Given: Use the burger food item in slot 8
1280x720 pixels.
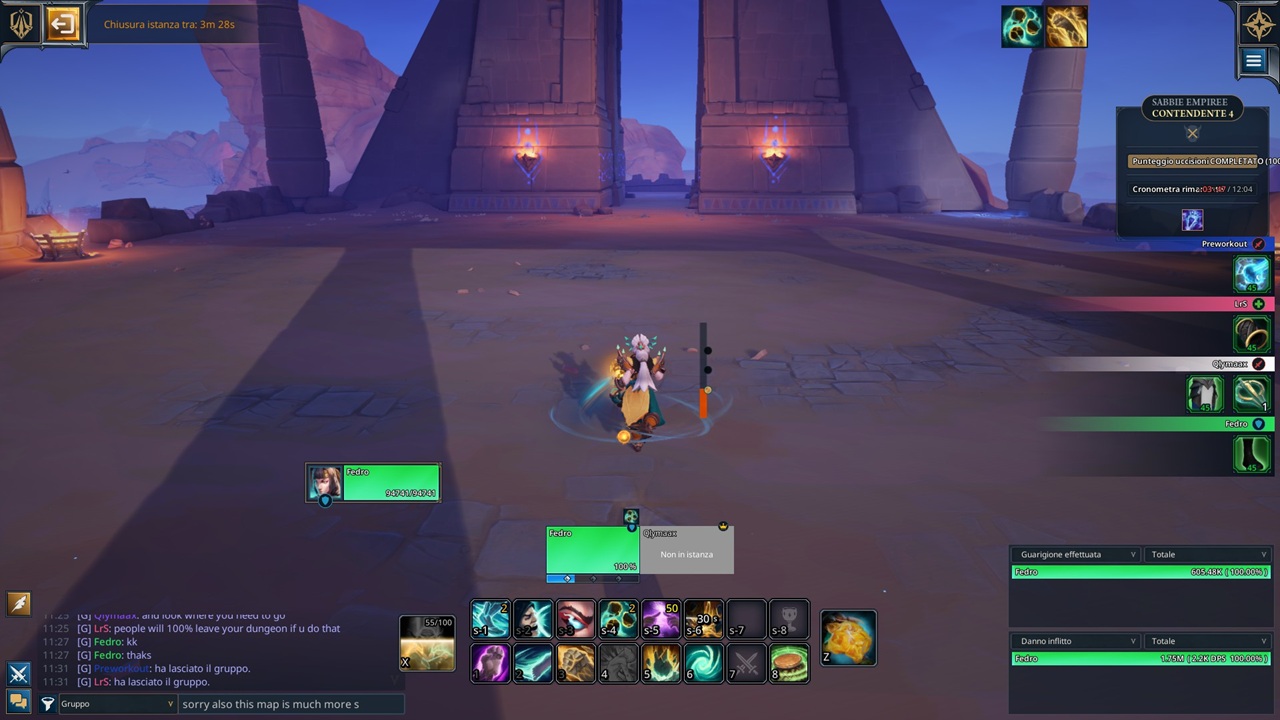Looking at the screenshot, I should [x=789, y=663].
